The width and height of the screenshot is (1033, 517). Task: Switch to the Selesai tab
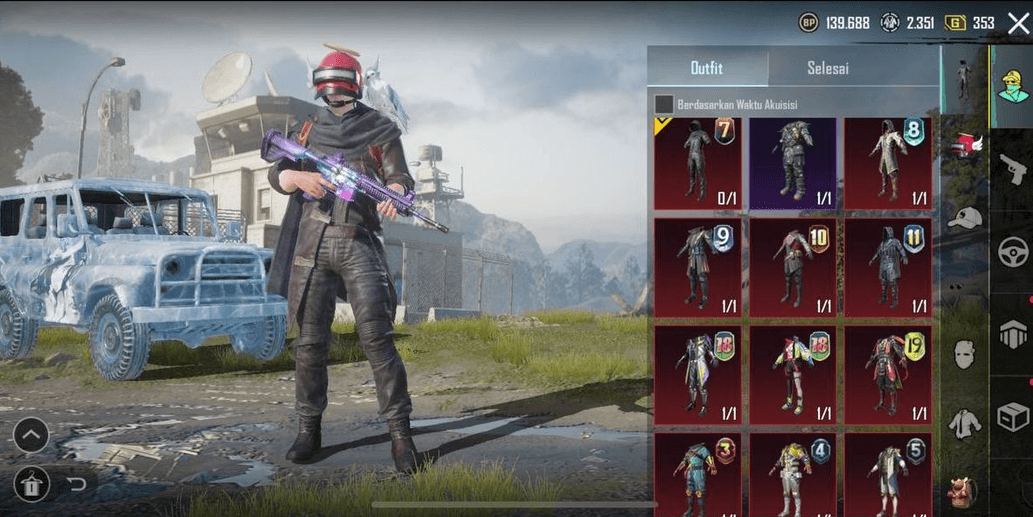(828, 69)
